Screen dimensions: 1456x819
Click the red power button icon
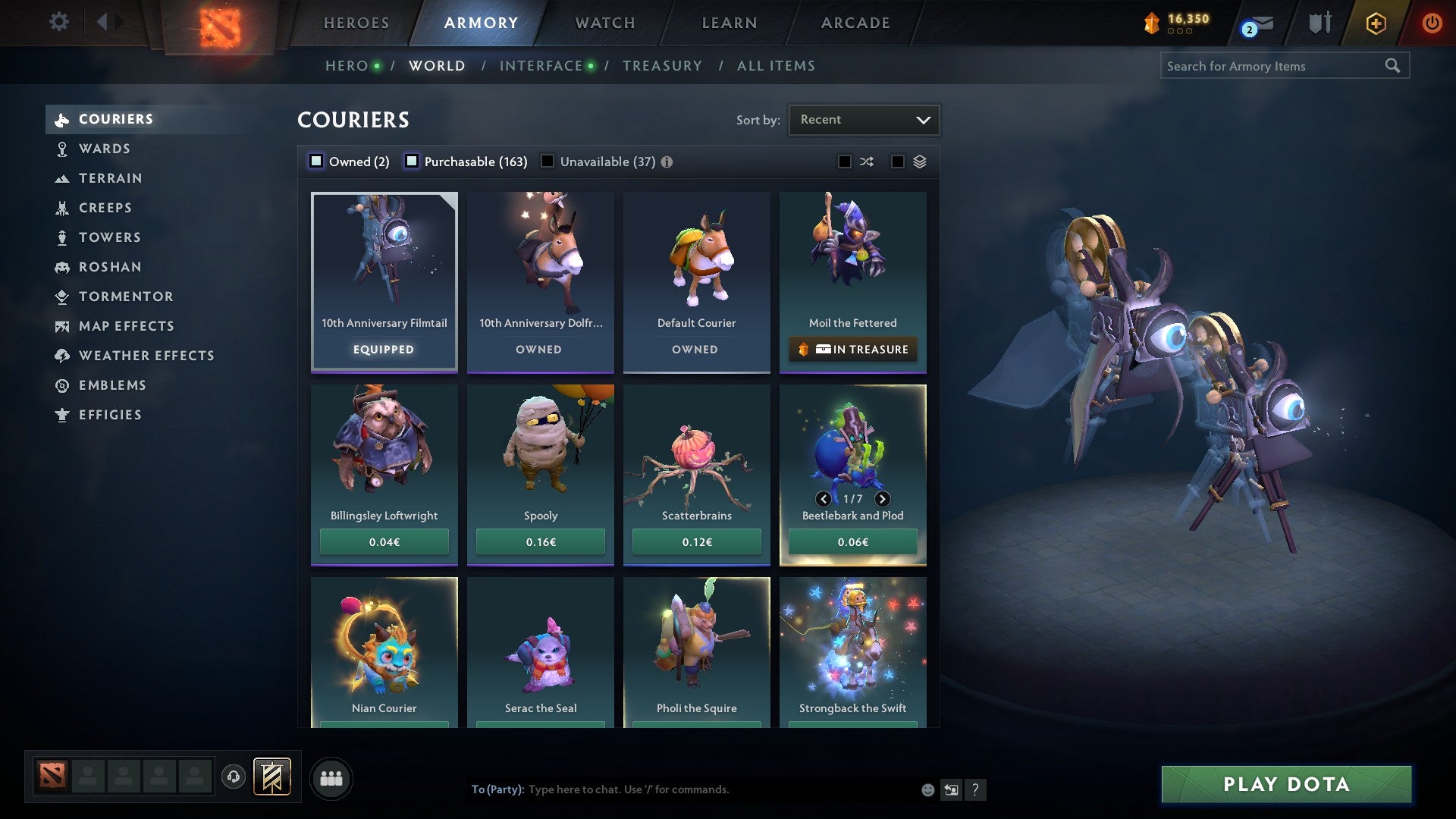pyautogui.click(x=1432, y=23)
